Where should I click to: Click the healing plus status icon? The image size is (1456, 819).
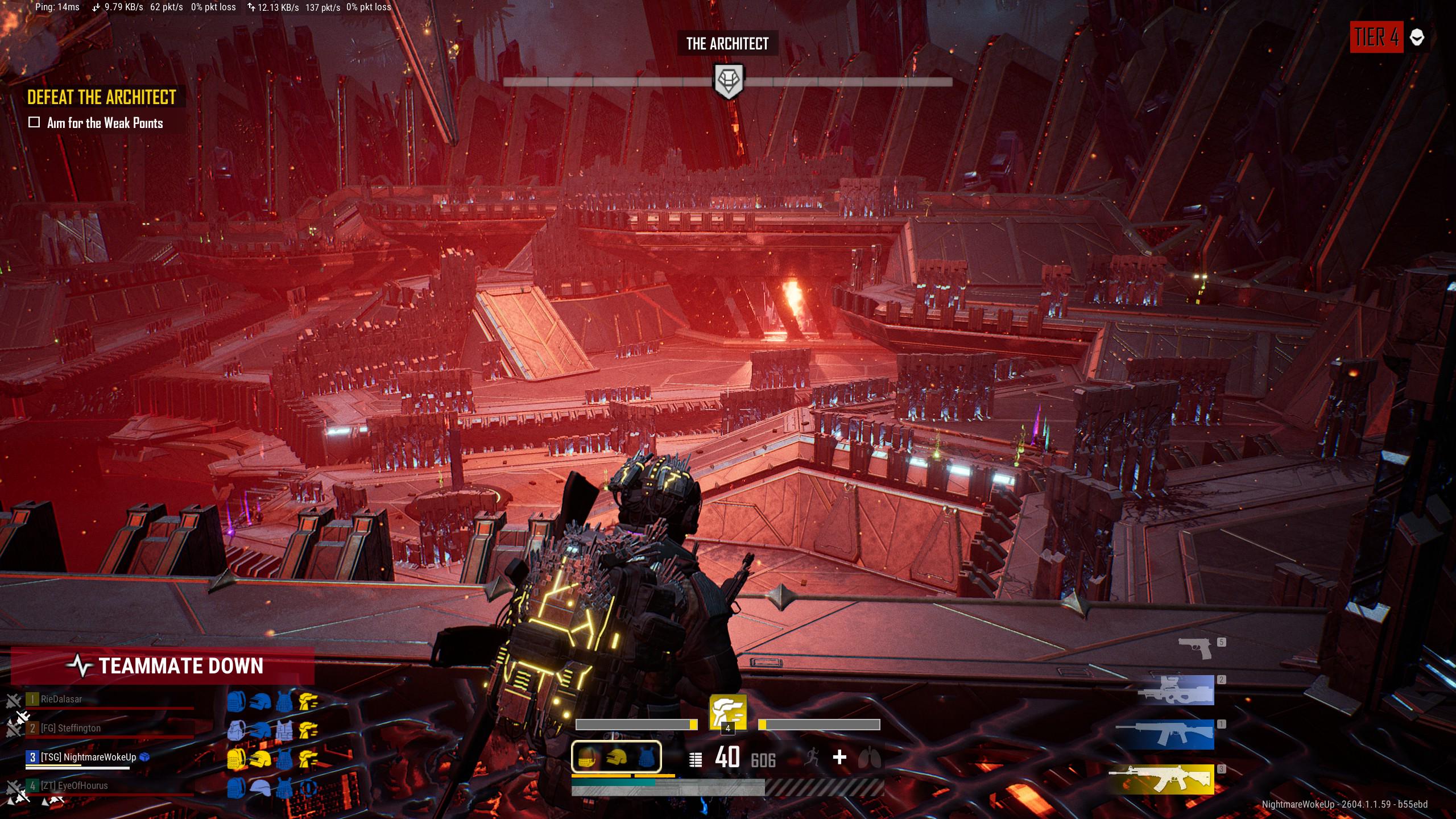839,757
